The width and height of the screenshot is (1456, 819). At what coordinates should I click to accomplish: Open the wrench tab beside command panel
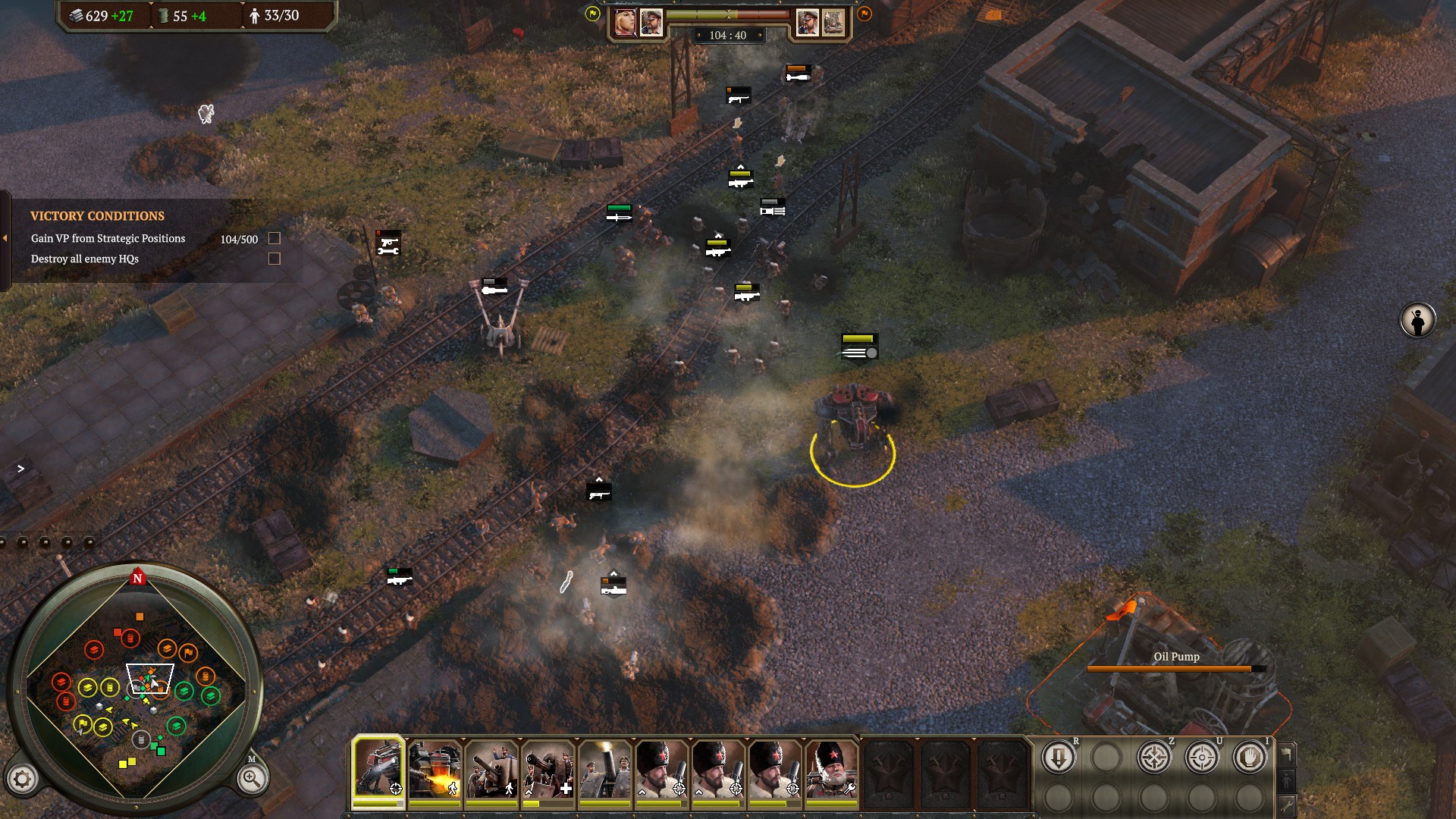1286,805
